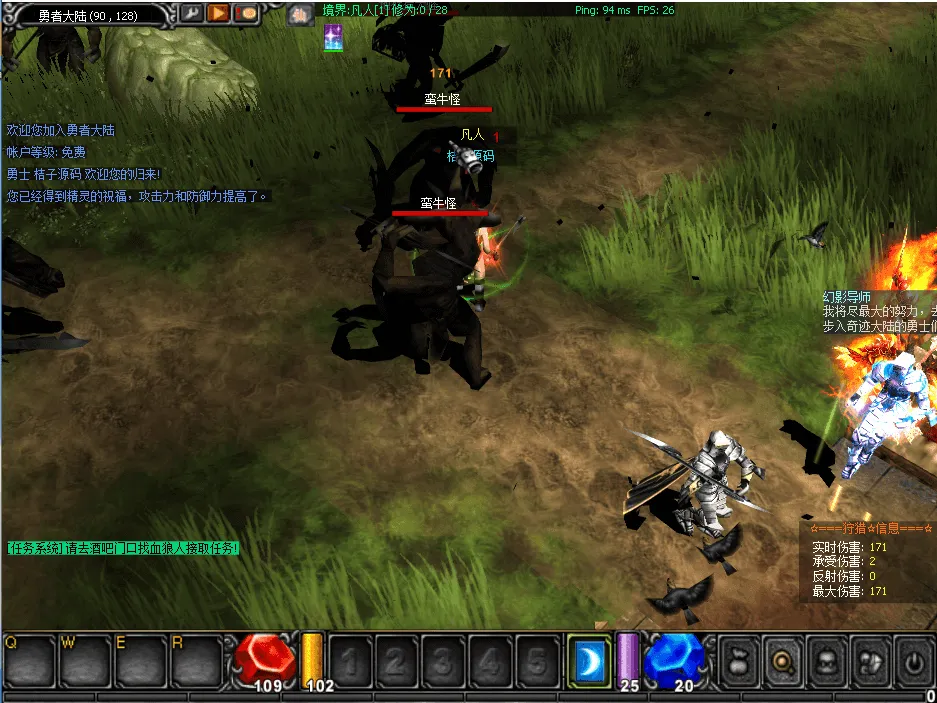The image size is (937, 703).
Task: Select the R skill slot
Action: click(x=196, y=660)
